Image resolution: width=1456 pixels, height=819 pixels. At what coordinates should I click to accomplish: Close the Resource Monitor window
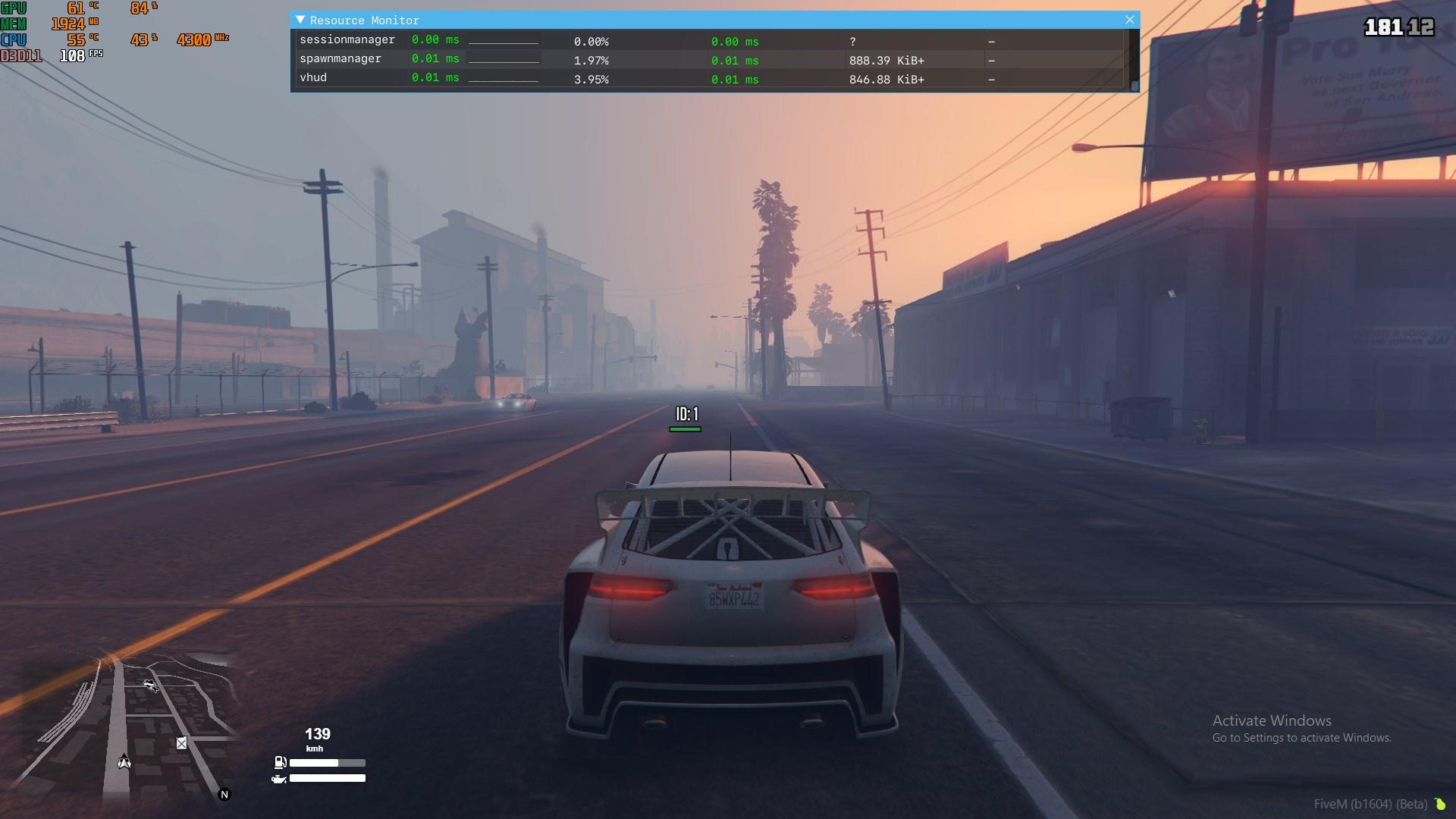(1130, 20)
